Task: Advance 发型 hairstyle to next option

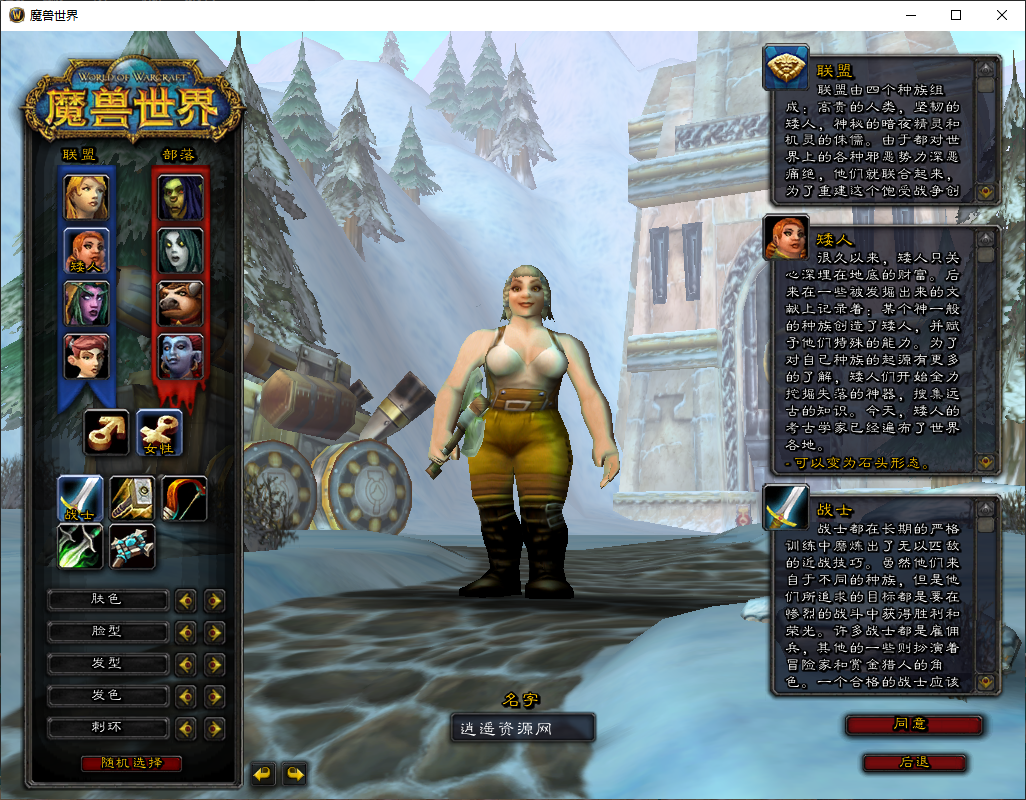Action: pyautogui.click(x=214, y=665)
